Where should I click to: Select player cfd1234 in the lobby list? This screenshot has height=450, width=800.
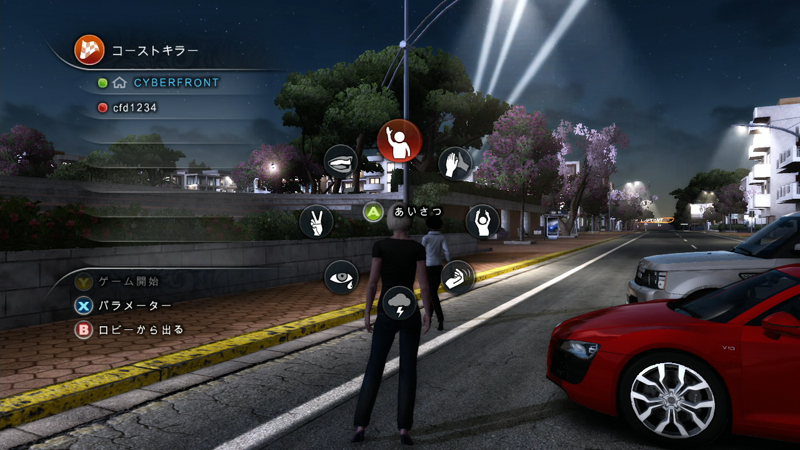coord(135,107)
